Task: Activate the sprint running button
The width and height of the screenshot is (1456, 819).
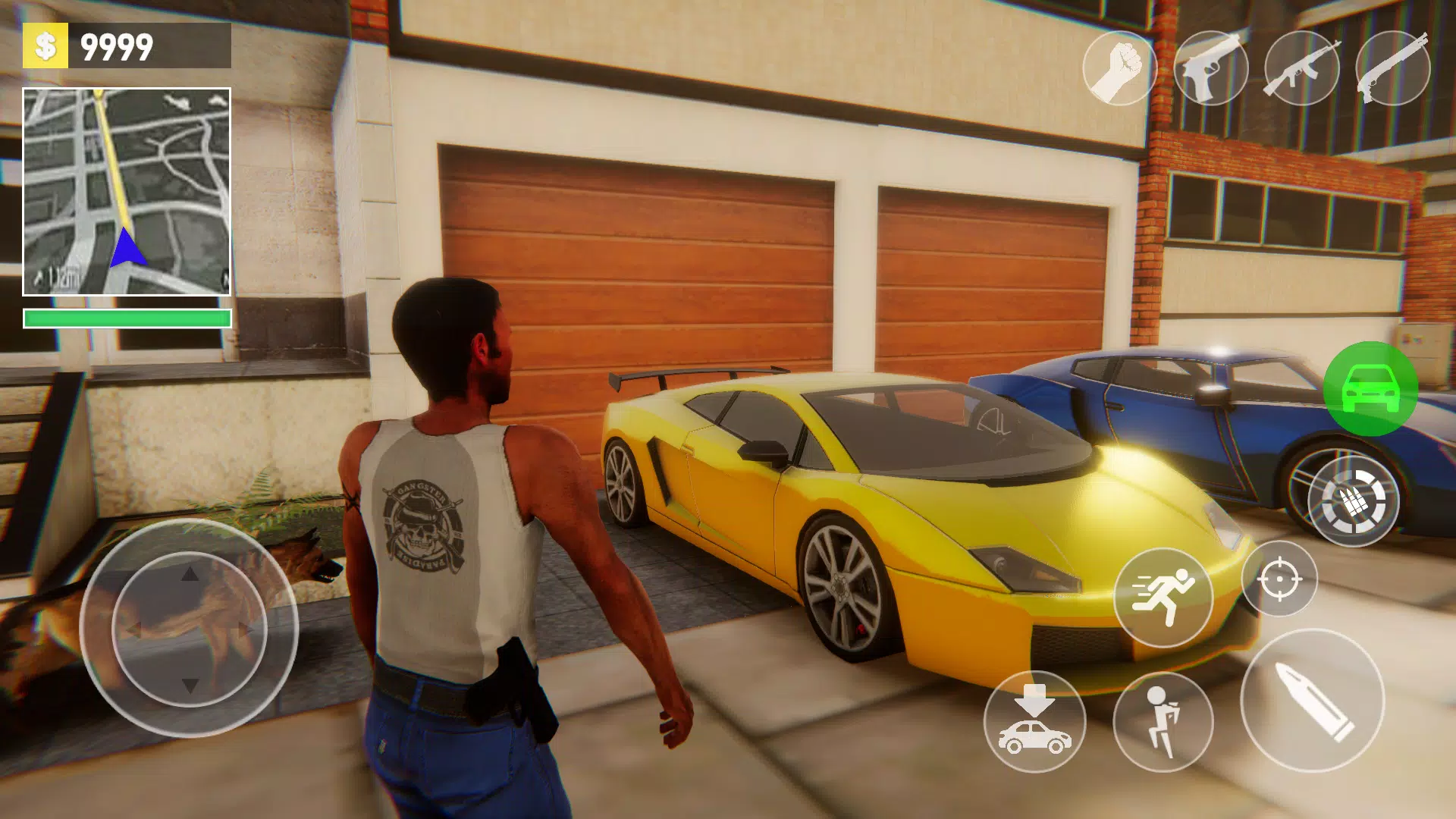Action: (x=1163, y=598)
